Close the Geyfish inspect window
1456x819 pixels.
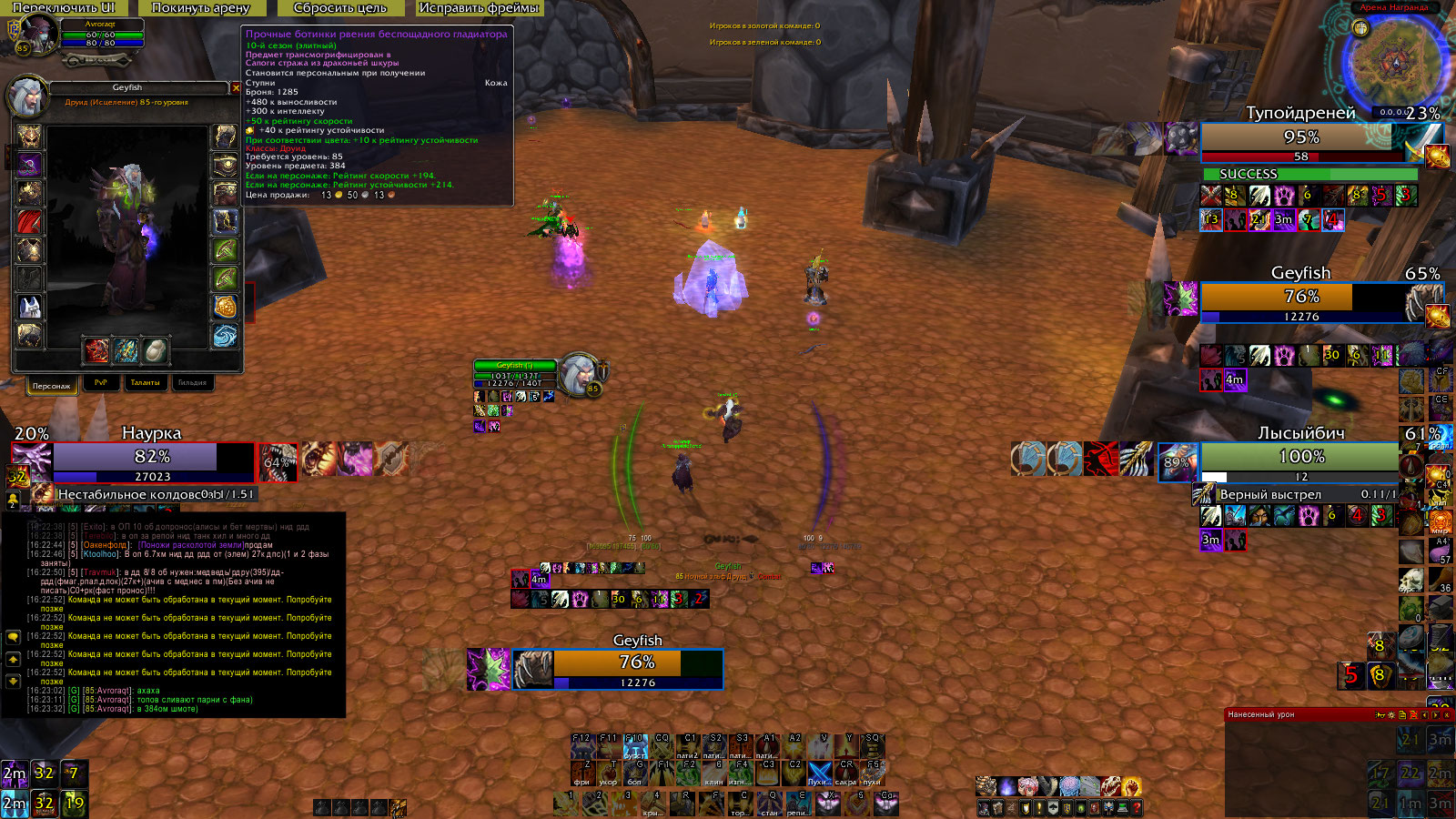click(x=236, y=88)
